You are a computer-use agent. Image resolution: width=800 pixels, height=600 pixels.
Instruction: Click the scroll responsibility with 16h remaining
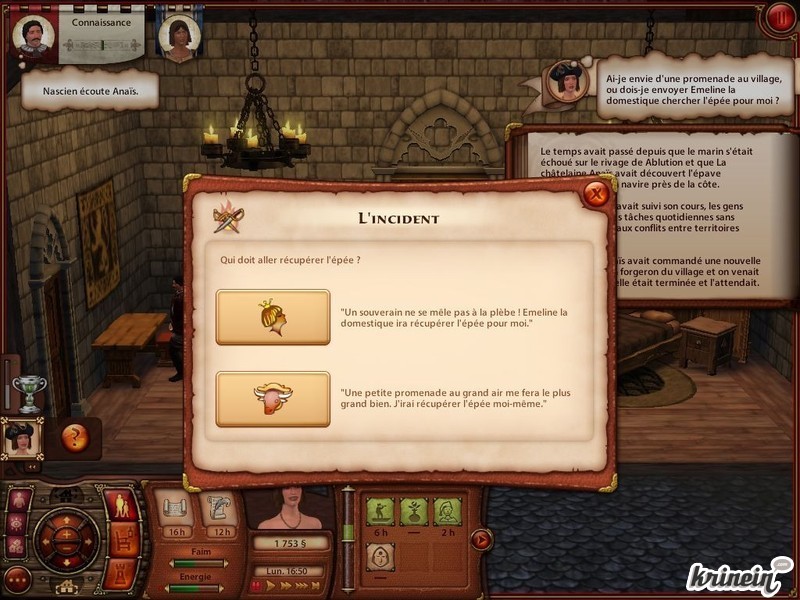[176, 509]
